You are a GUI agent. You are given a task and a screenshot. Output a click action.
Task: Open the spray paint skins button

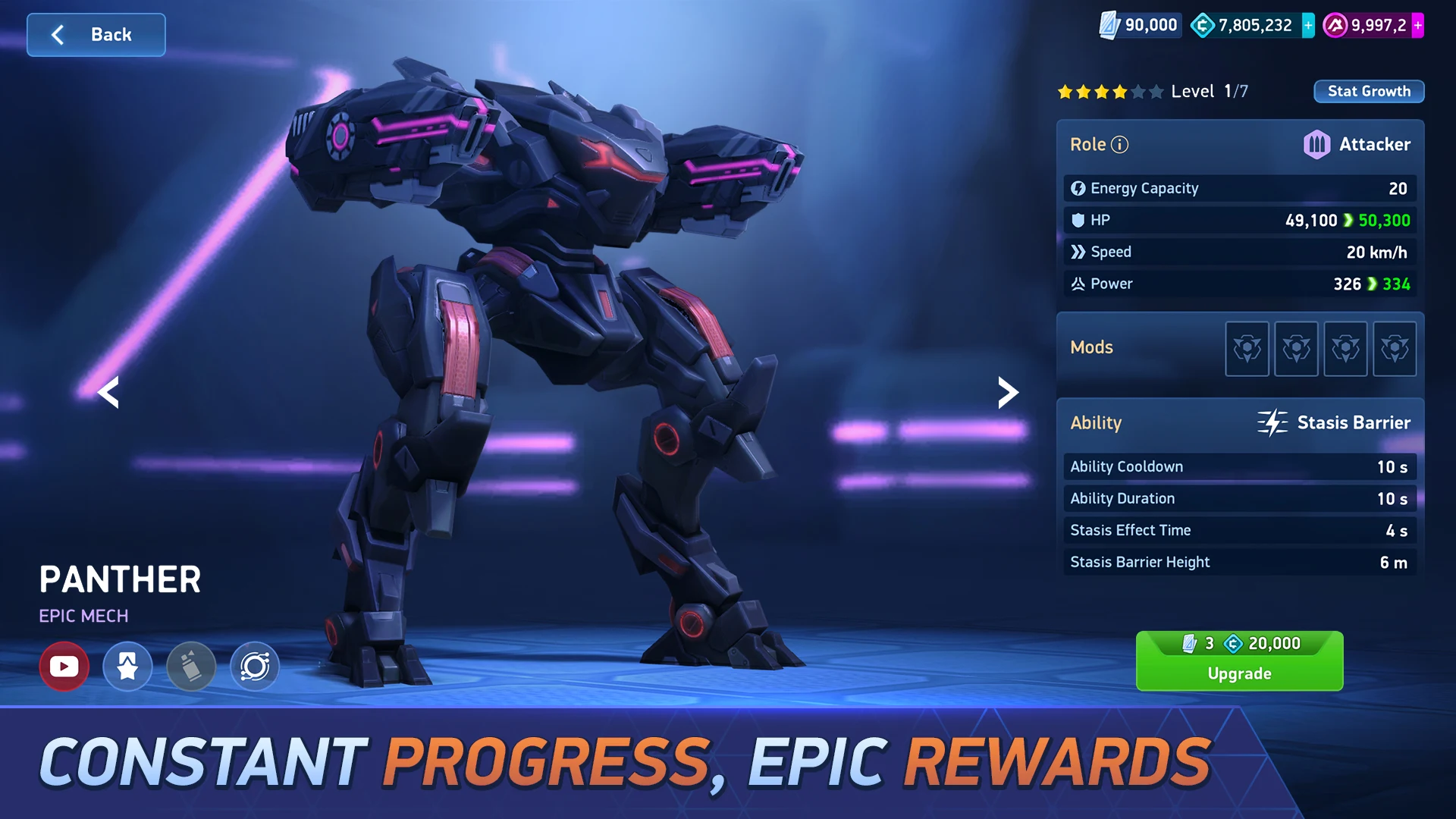pos(191,667)
